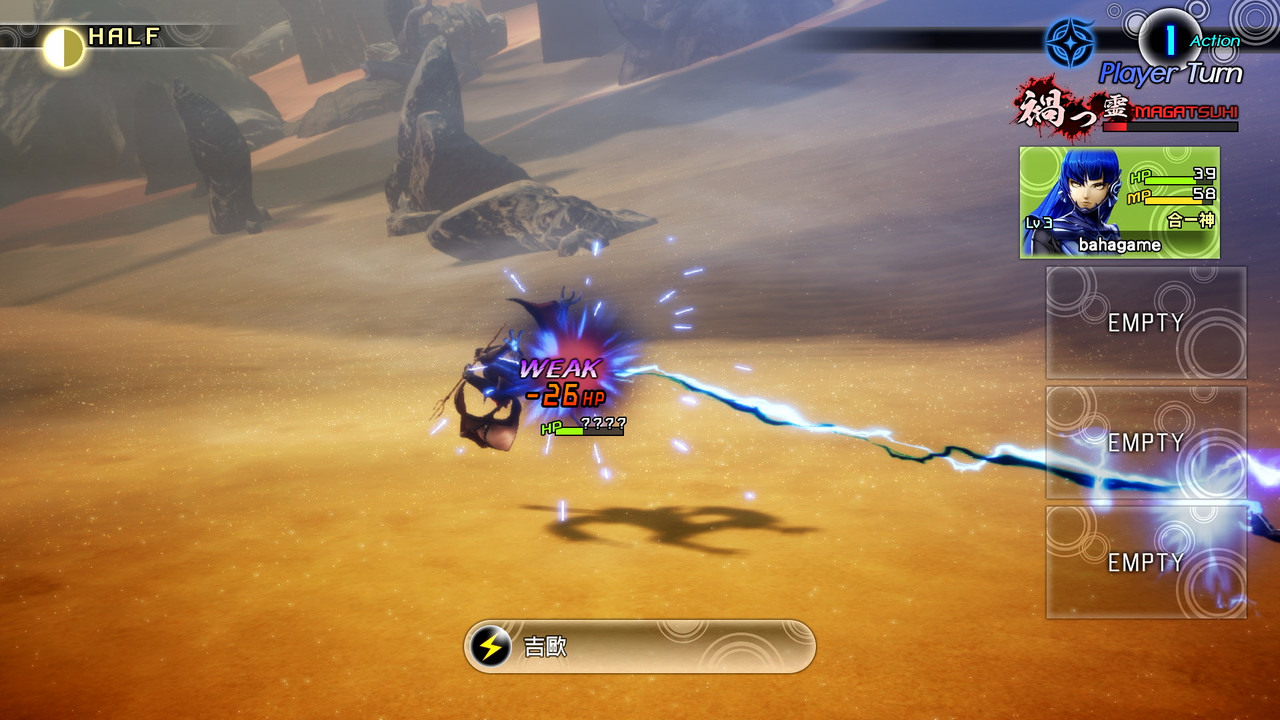1280x720 pixels.
Task: Click the HALF moon phase icon
Action: 64,47
